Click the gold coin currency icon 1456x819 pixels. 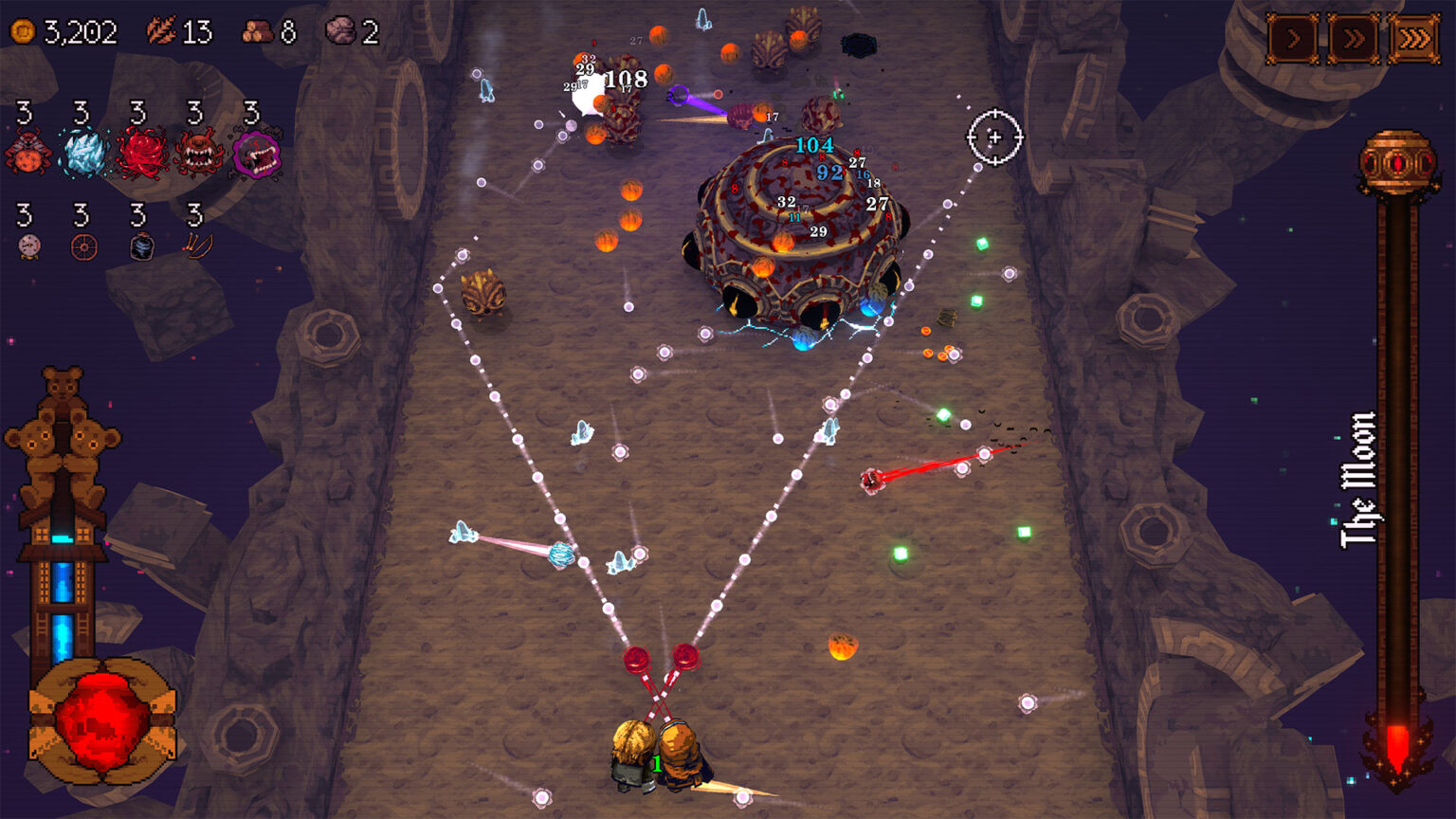[25, 29]
